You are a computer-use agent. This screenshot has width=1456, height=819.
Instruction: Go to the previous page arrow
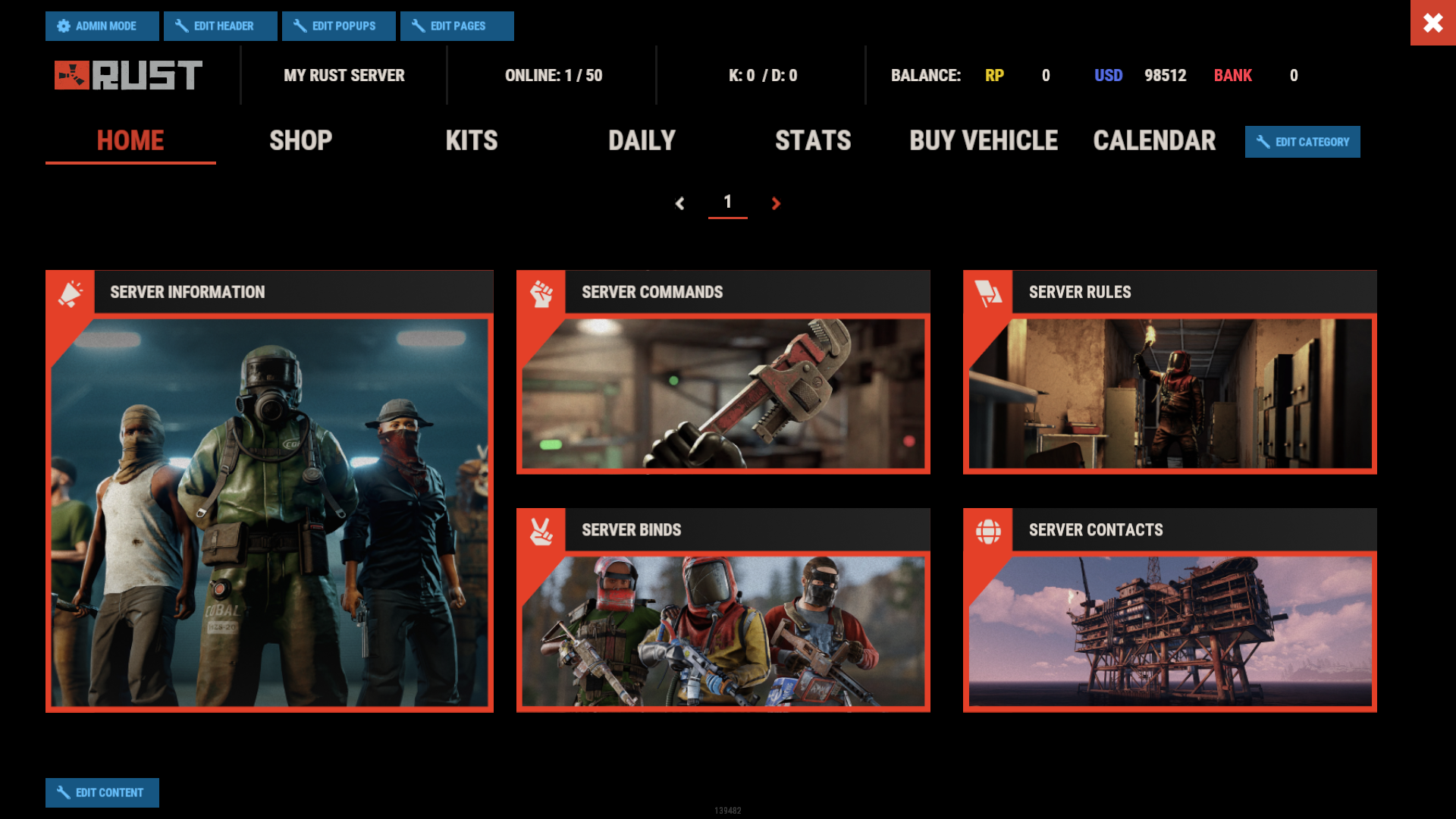(680, 203)
